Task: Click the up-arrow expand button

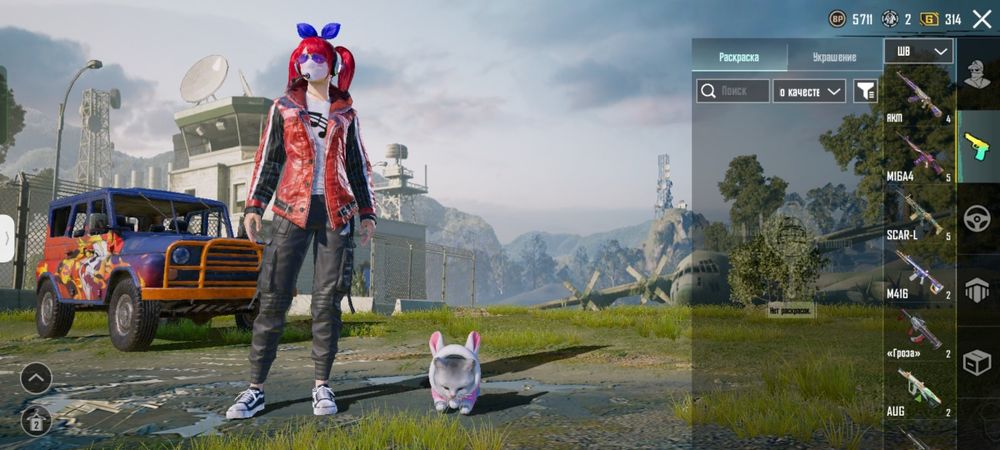Action: (36, 378)
